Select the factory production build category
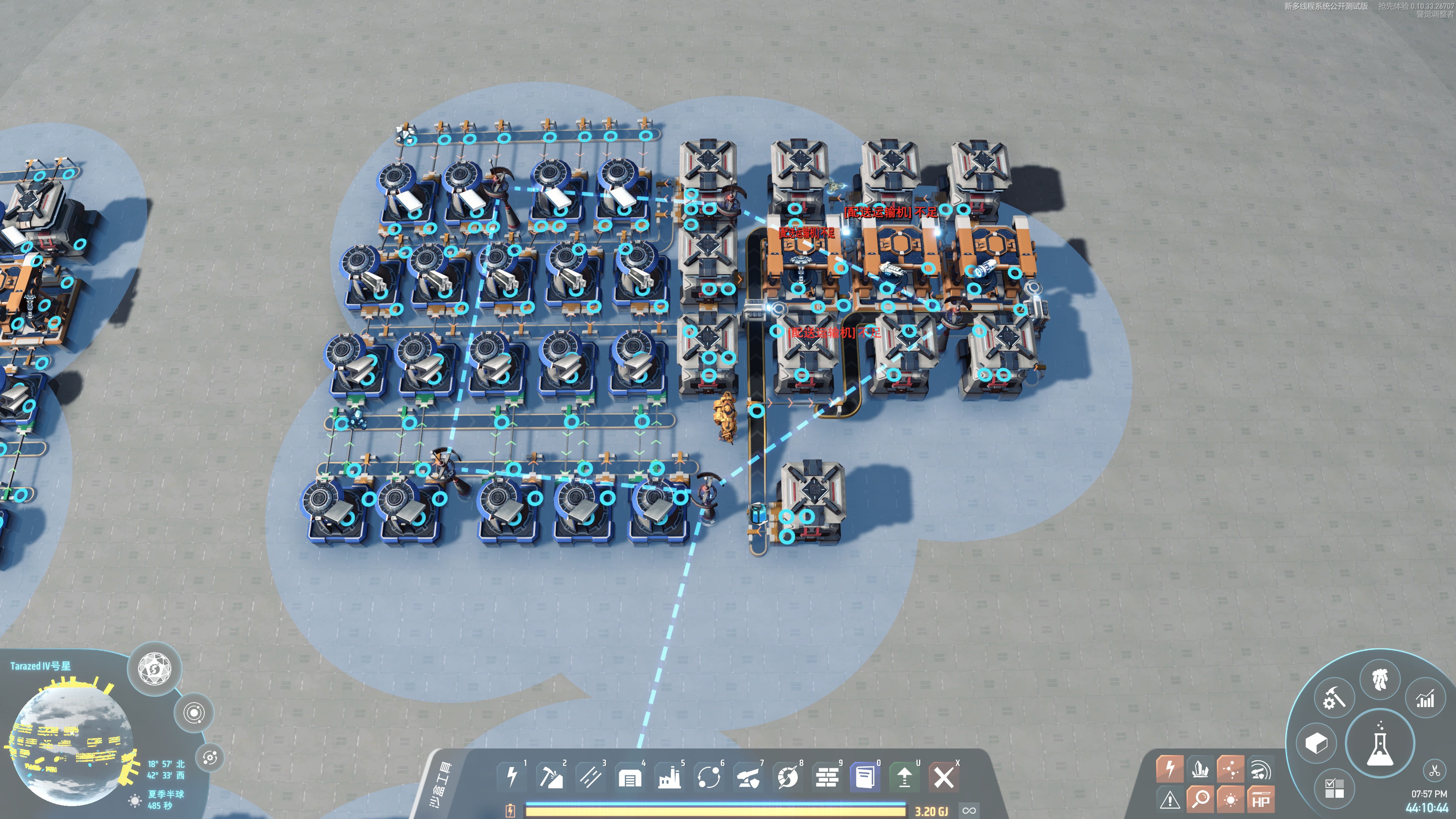1456x819 pixels. (669, 778)
